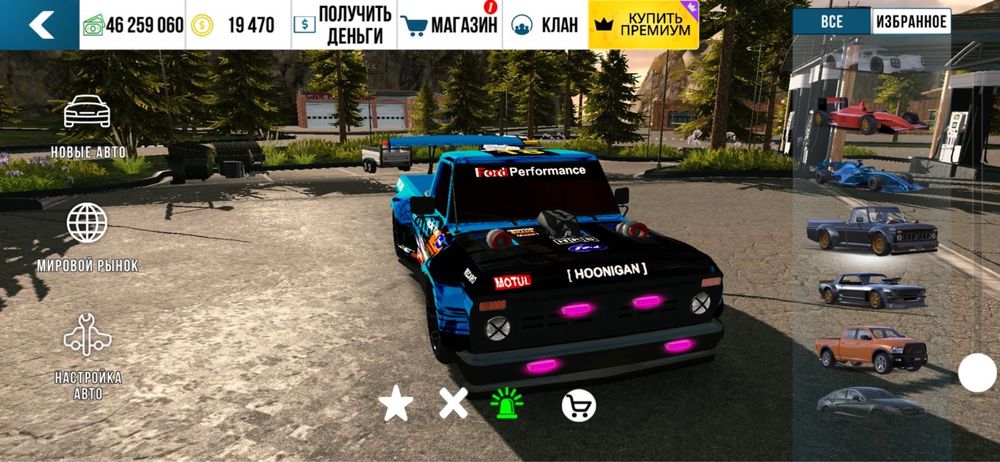Image resolution: width=1000 pixels, height=462 pixels.
Task: Click the shopping cart sell icon
Action: click(x=578, y=404)
